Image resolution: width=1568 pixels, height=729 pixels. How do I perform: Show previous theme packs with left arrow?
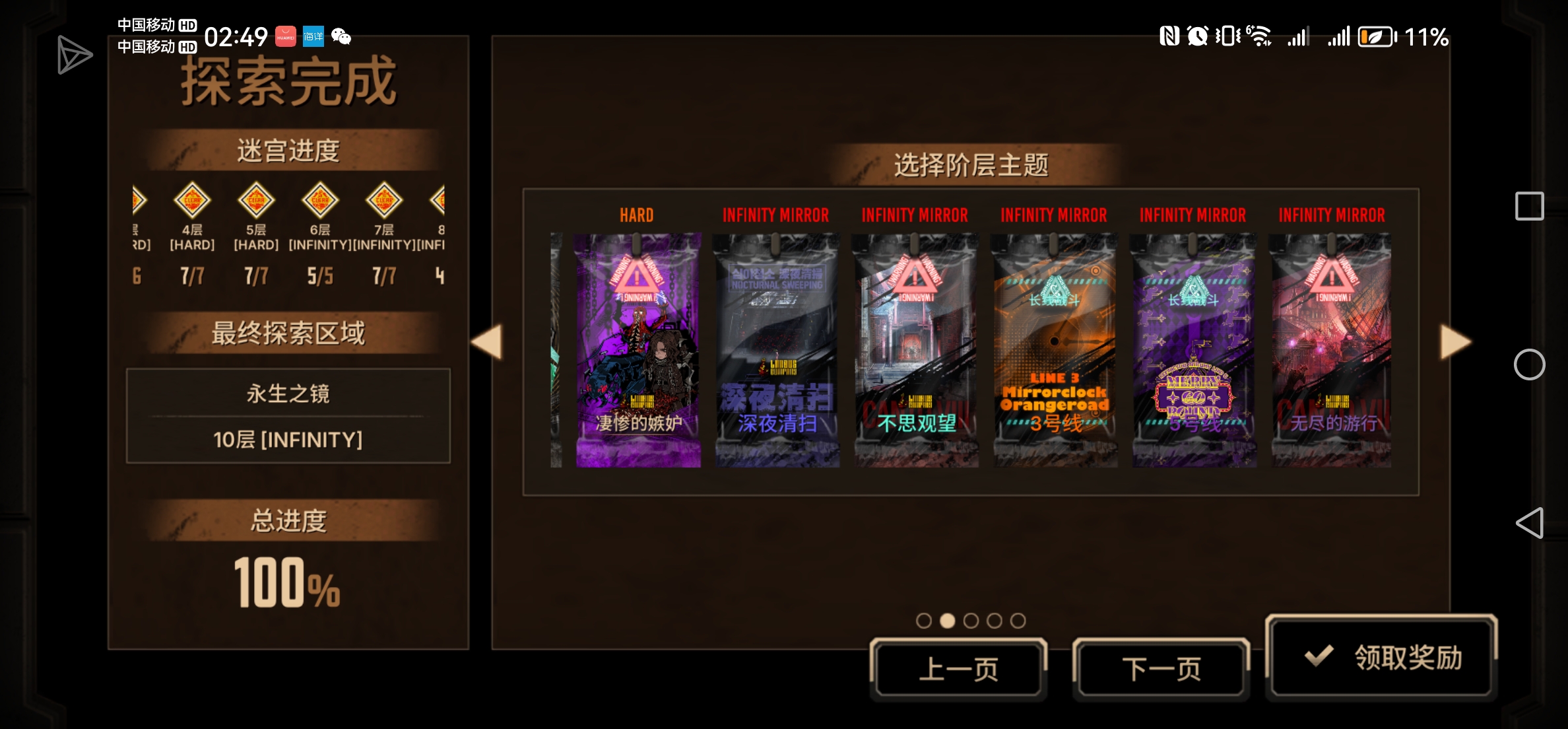pyautogui.click(x=487, y=342)
